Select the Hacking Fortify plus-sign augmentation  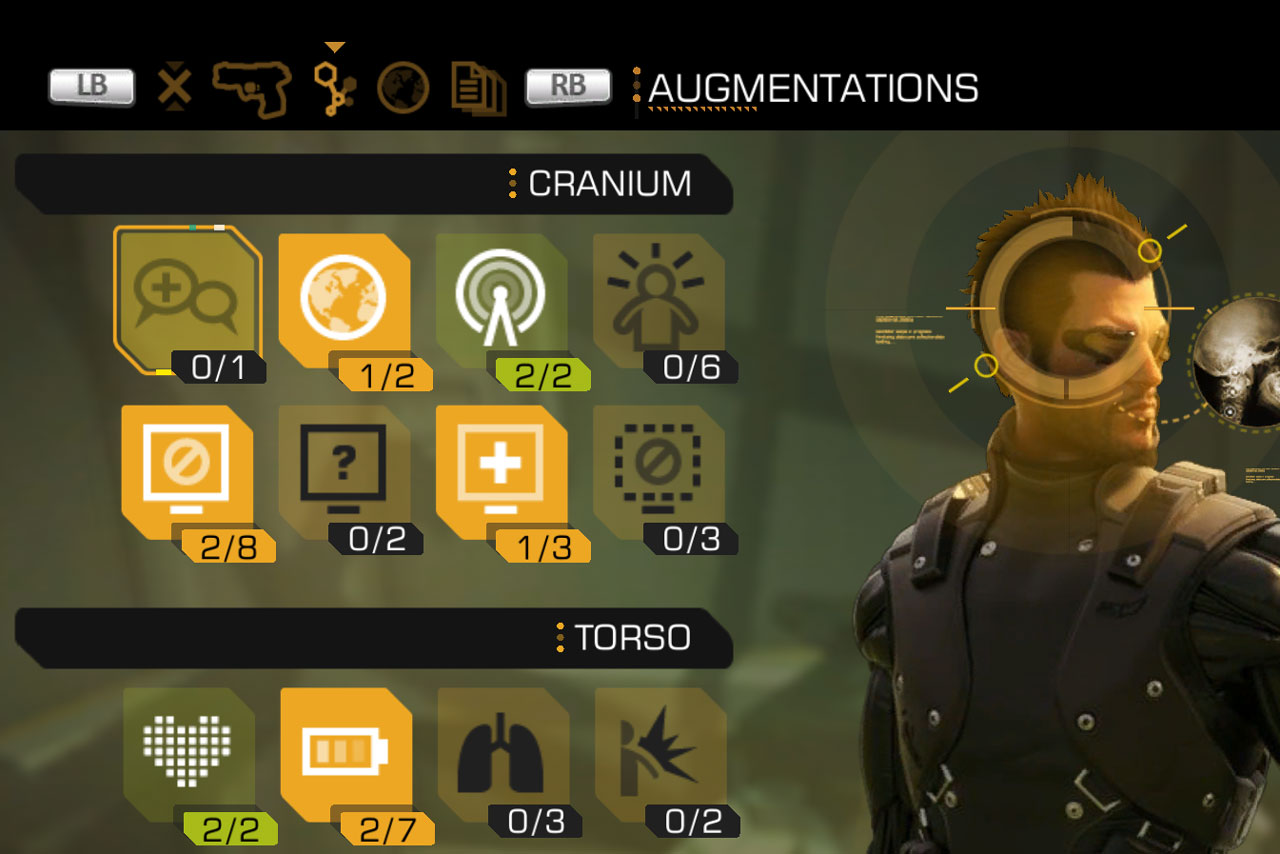[500, 470]
